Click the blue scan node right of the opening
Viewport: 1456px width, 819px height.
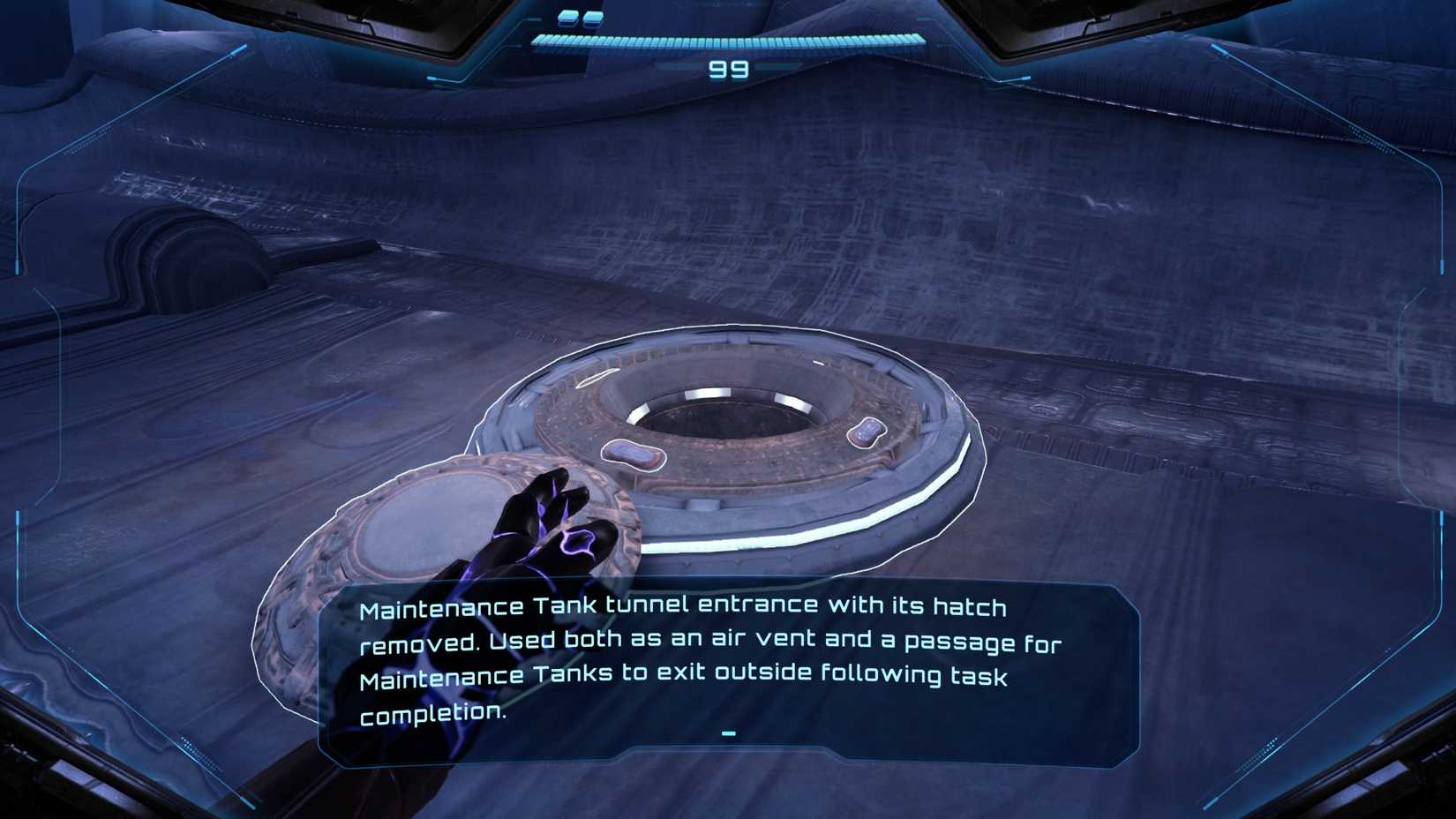tap(867, 432)
